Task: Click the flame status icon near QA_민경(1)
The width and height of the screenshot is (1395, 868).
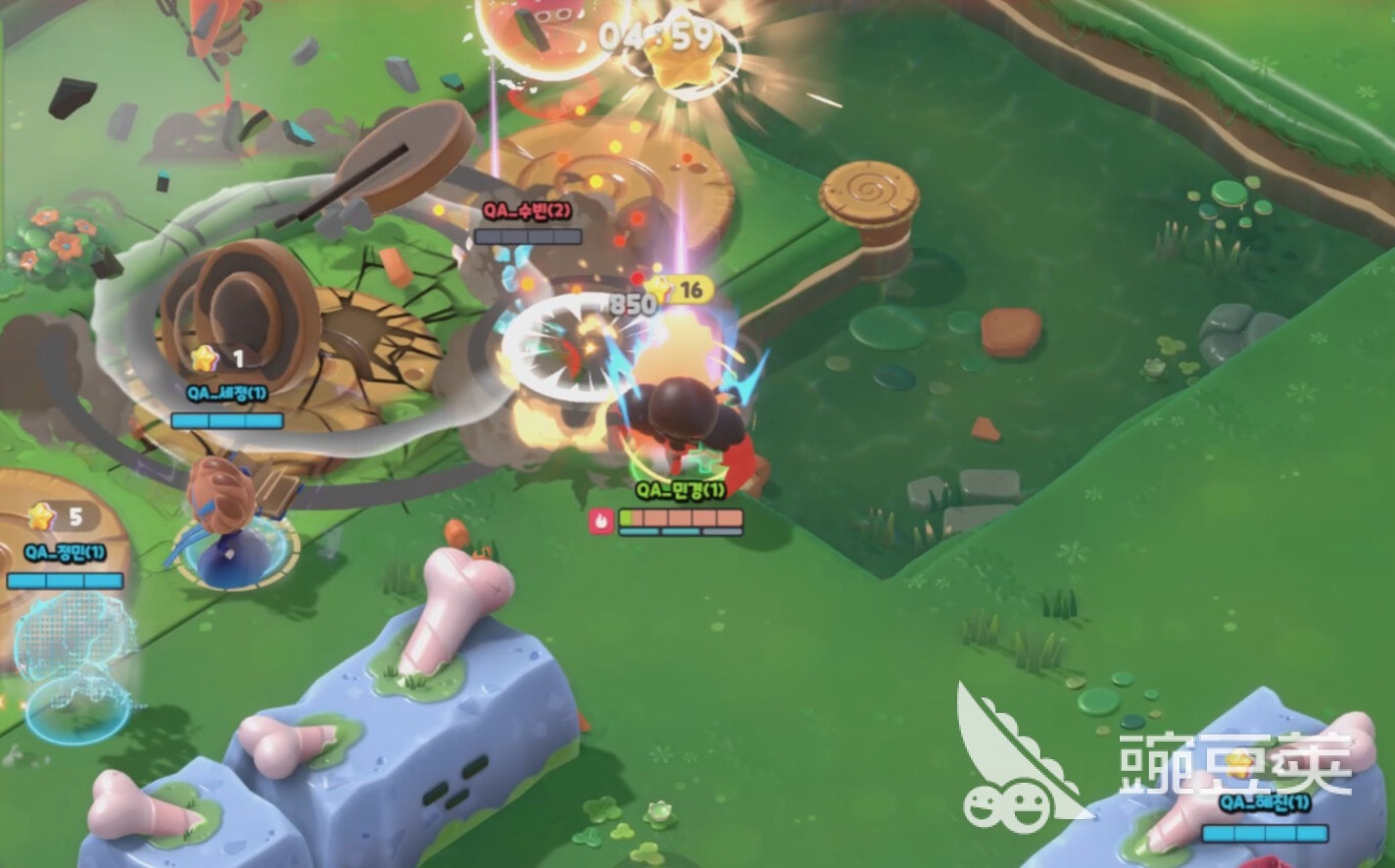Action: (601, 523)
